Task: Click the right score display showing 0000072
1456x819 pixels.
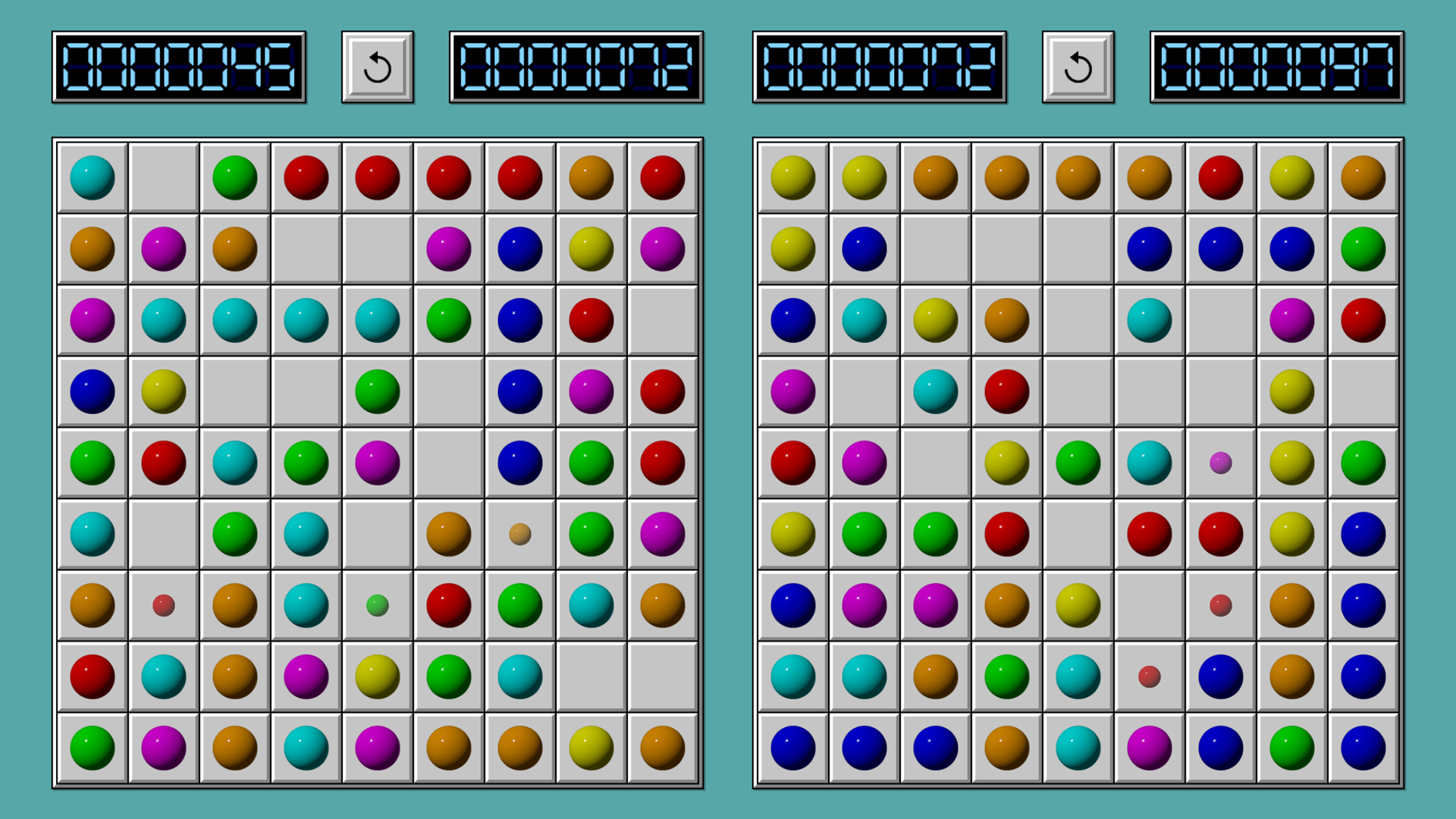Action: tap(880, 67)
